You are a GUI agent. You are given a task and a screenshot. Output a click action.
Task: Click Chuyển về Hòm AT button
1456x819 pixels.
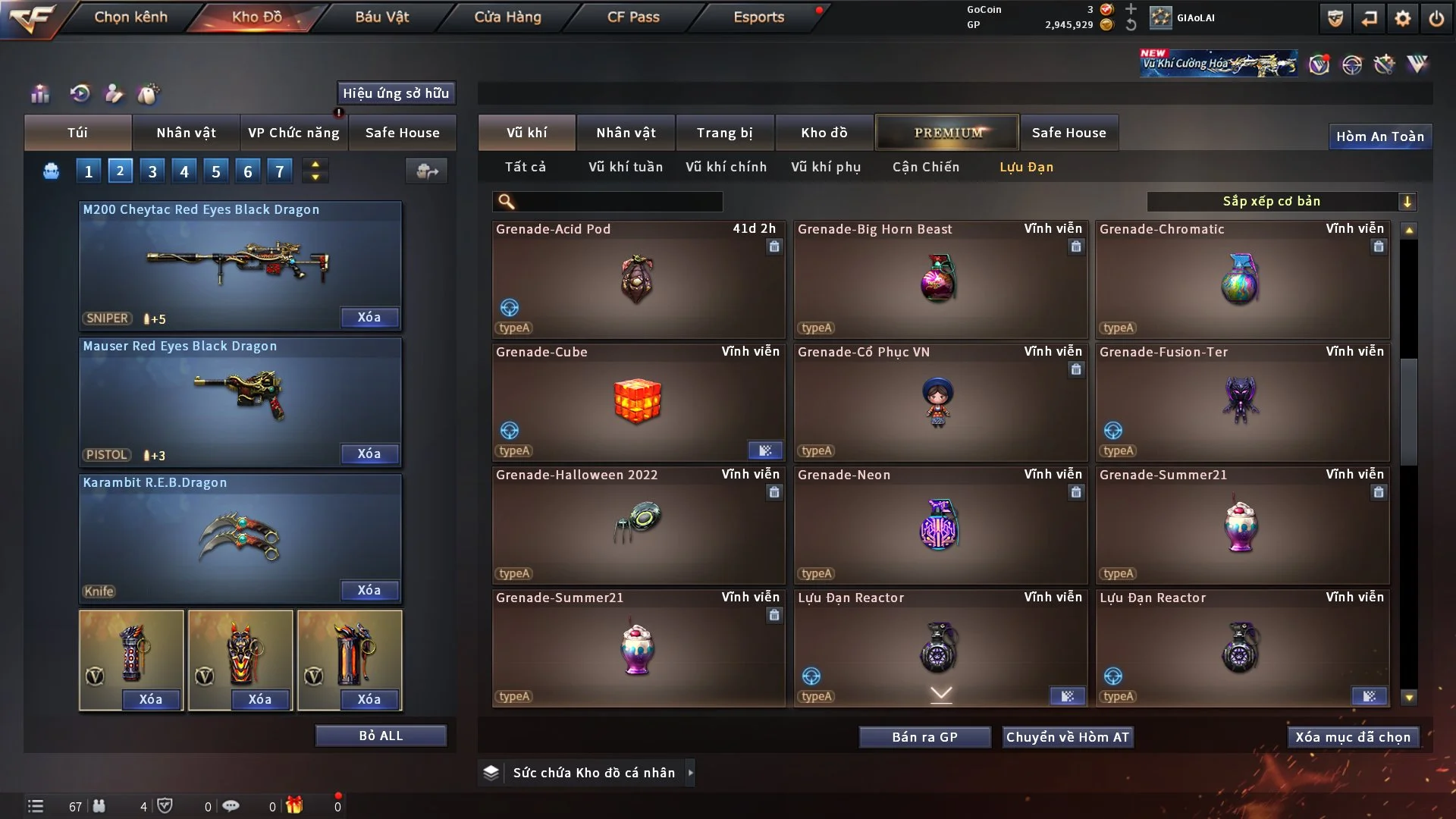tap(1067, 737)
